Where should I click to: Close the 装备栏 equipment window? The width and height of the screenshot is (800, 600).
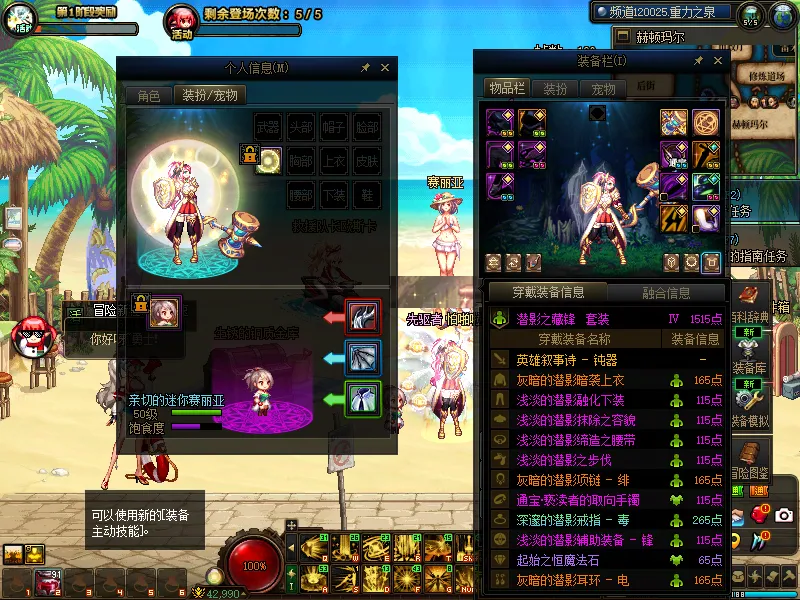point(717,62)
